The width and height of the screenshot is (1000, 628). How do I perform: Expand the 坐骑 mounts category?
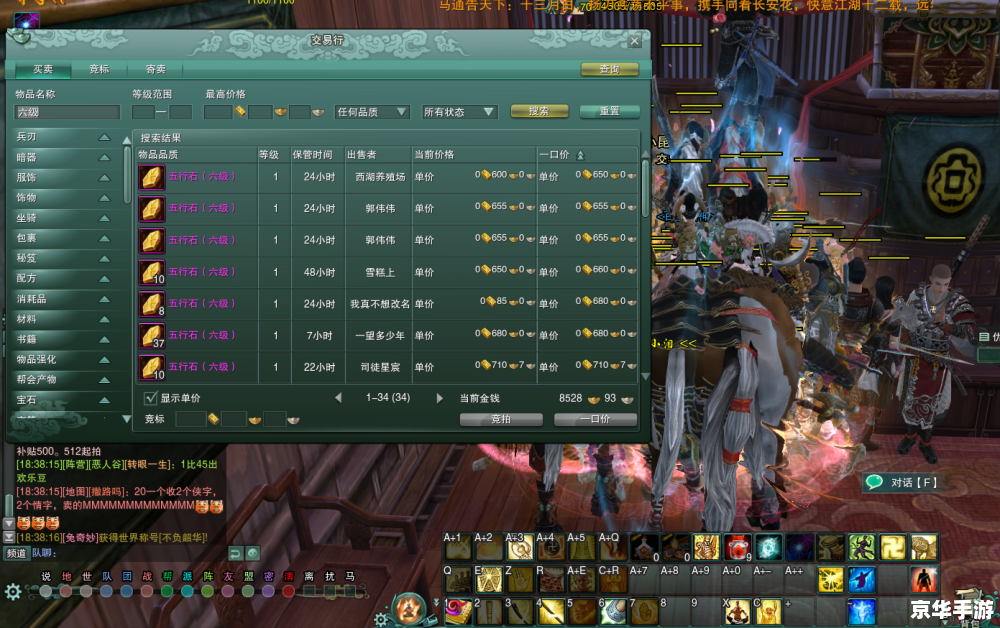click(62, 218)
